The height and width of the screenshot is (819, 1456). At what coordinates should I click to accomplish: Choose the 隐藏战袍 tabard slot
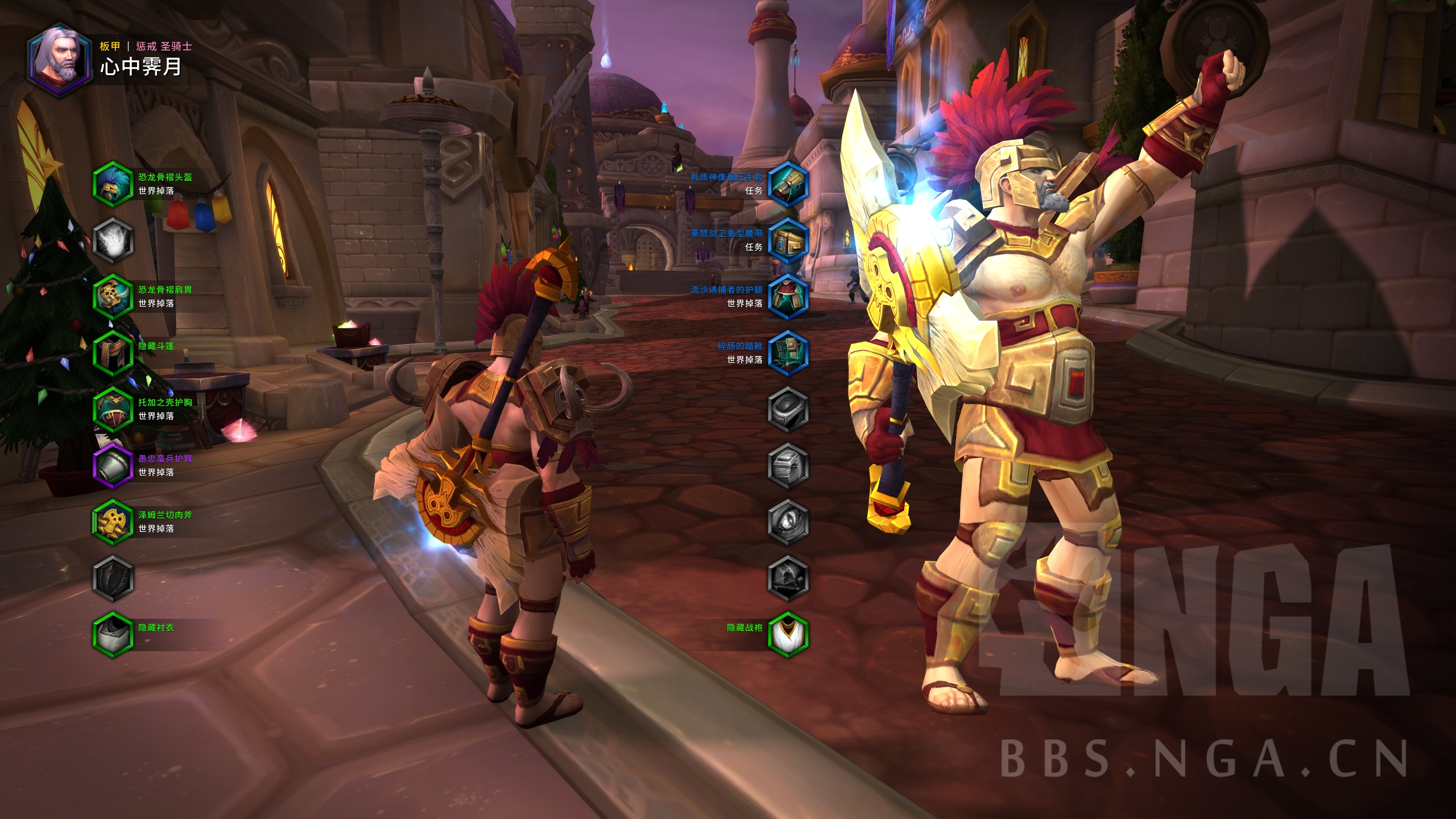coord(788,634)
